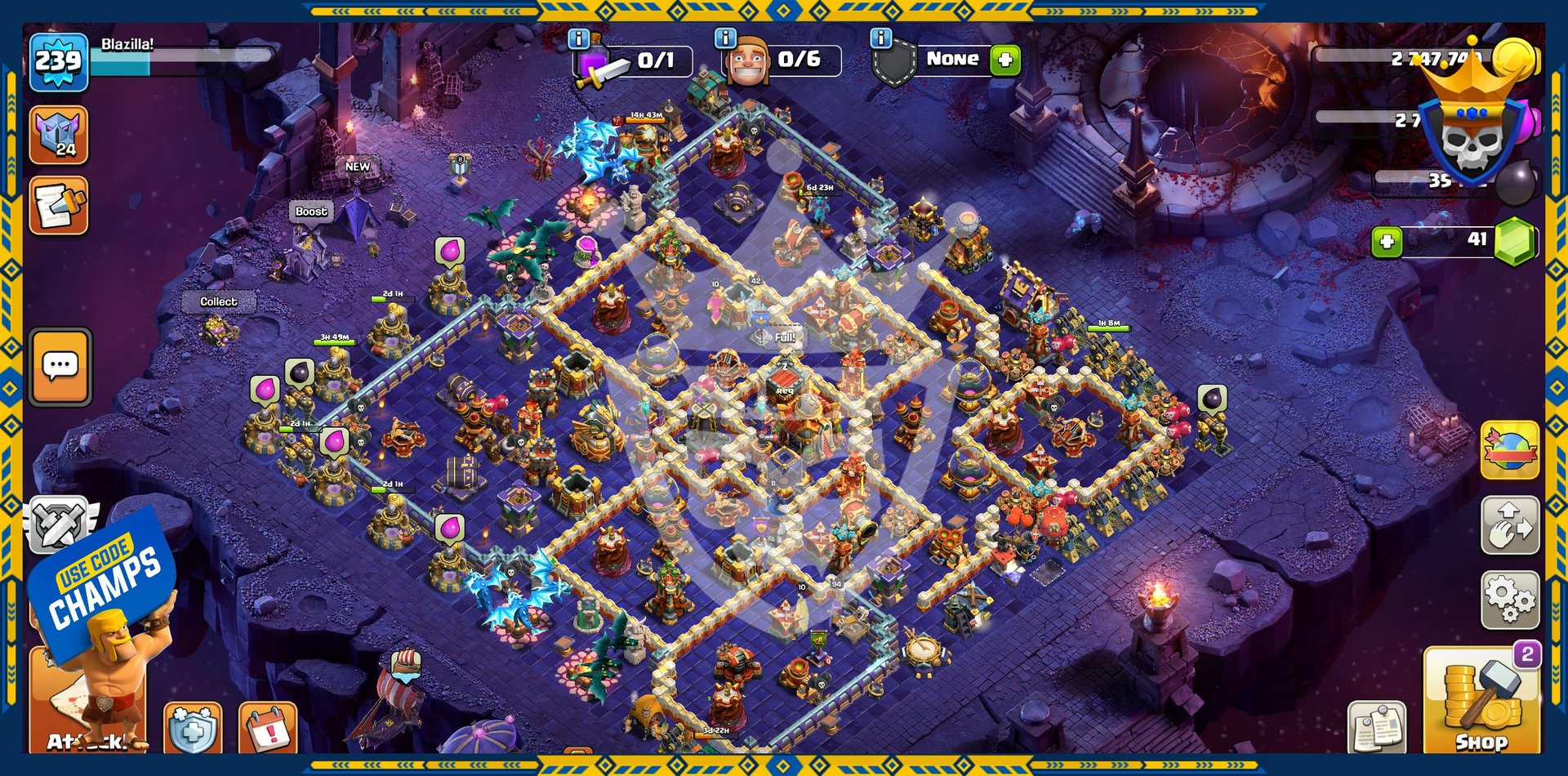Open the player profile level 239 badge
The height and width of the screenshot is (776, 1568).
point(59,61)
